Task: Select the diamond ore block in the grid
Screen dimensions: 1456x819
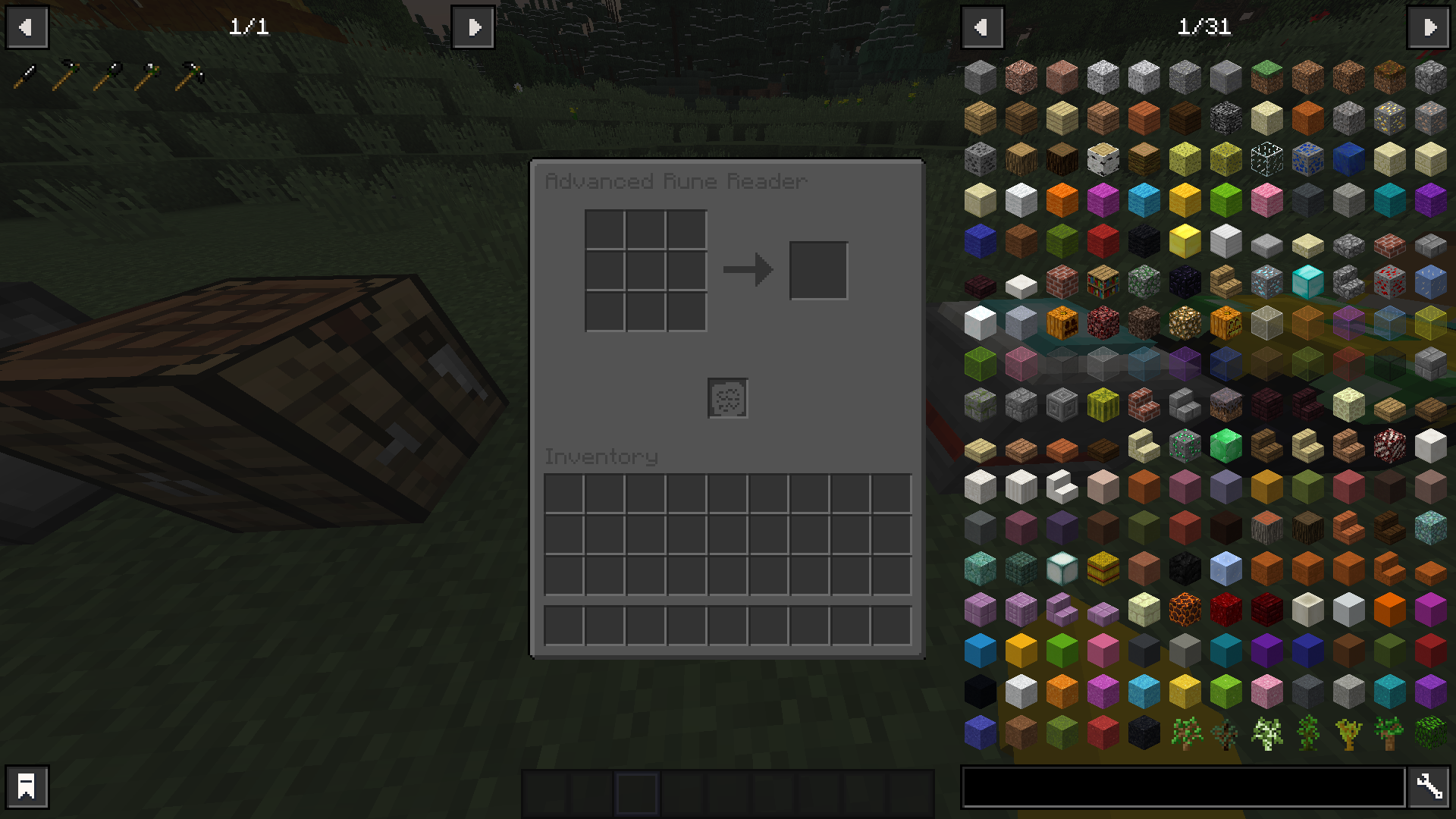Action: [x=1266, y=282]
